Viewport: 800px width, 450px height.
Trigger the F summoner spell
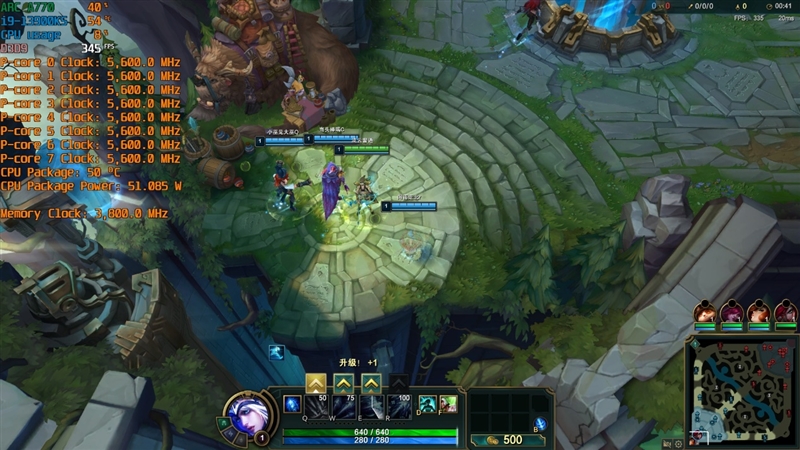click(x=448, y=403)
